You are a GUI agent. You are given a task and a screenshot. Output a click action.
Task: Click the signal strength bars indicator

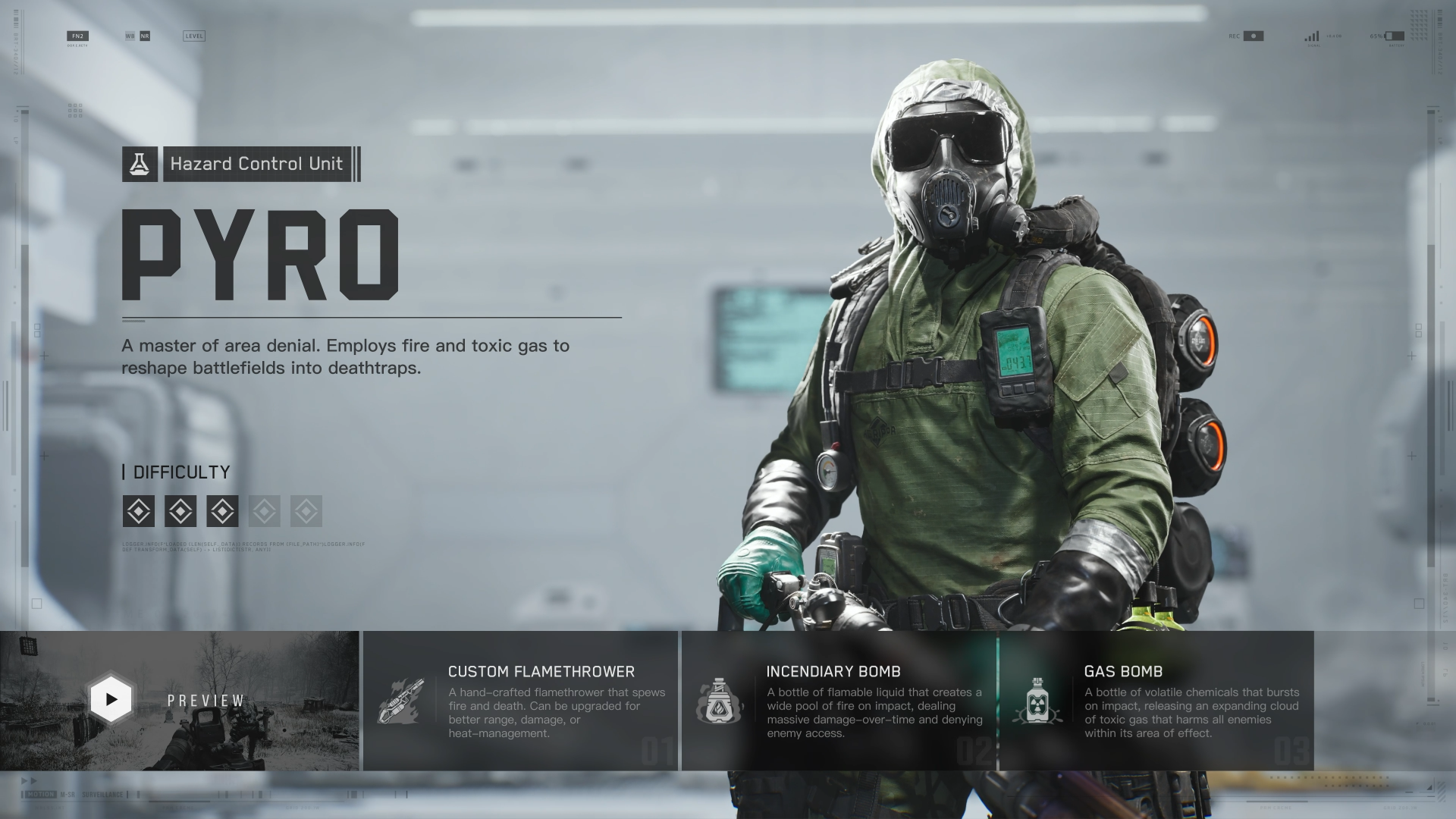click(1313, 35)
